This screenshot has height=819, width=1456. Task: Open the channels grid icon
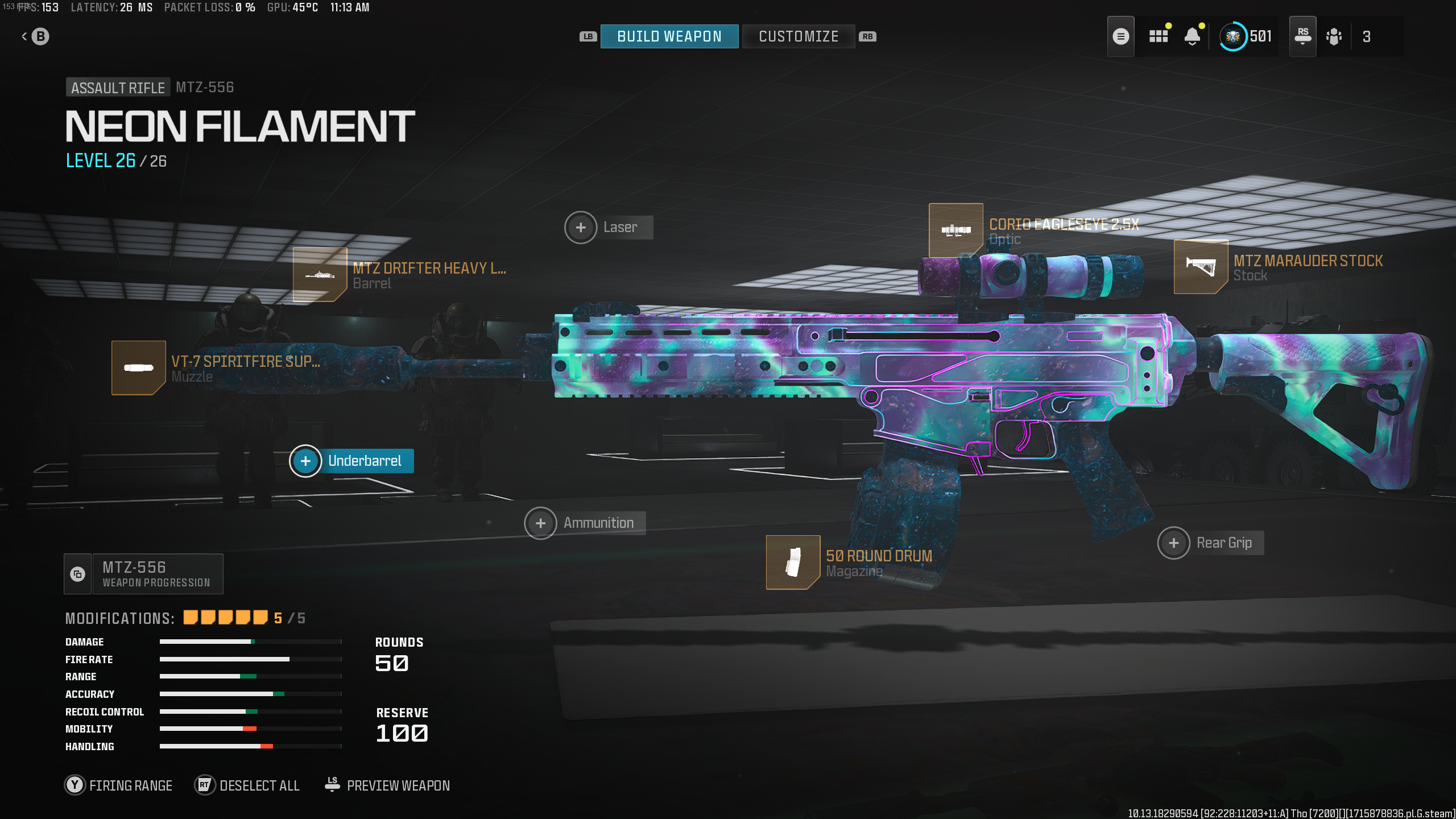1158,36
